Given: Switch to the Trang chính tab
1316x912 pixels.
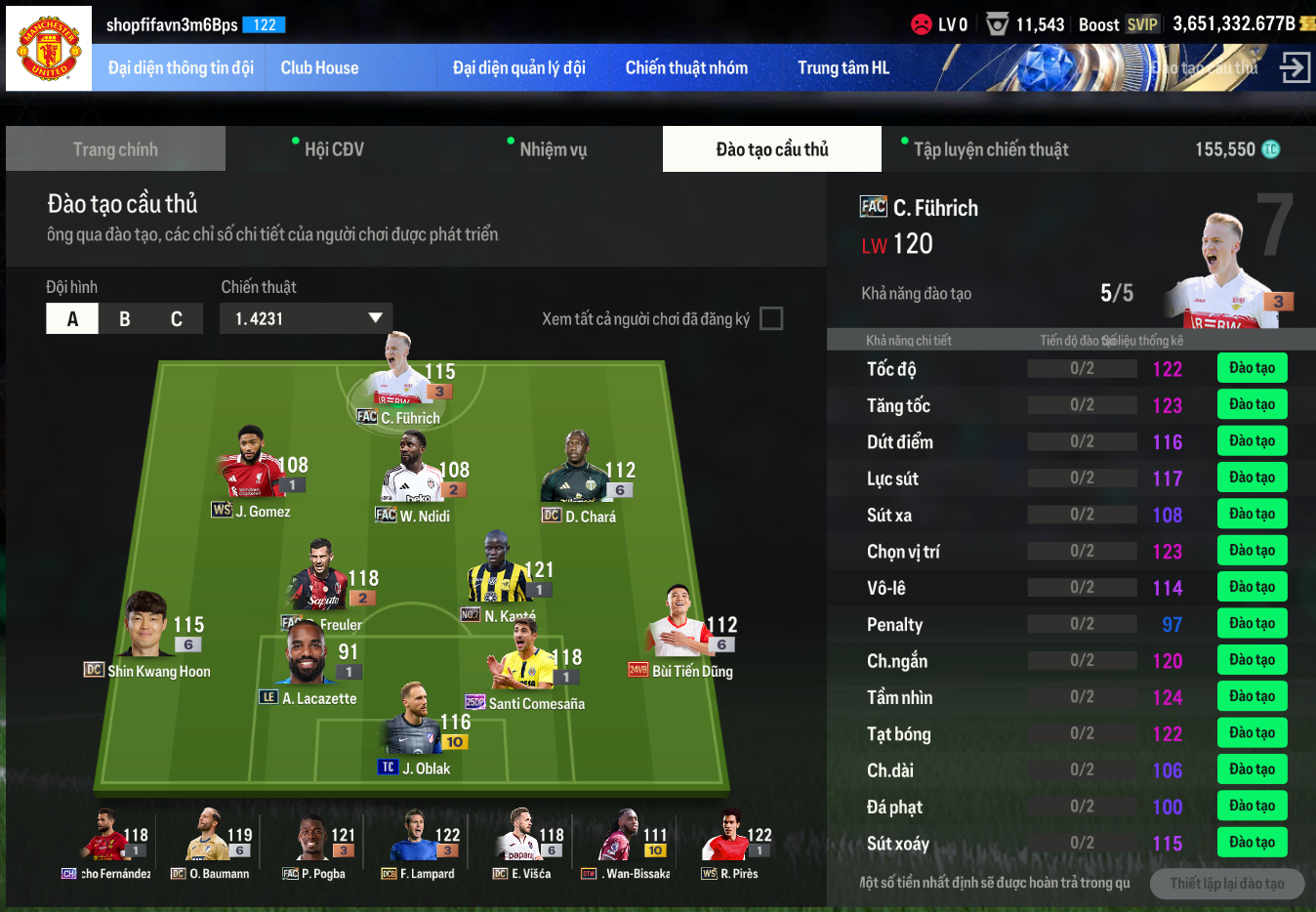Looking at the screenshot, I should coord(115,149).
